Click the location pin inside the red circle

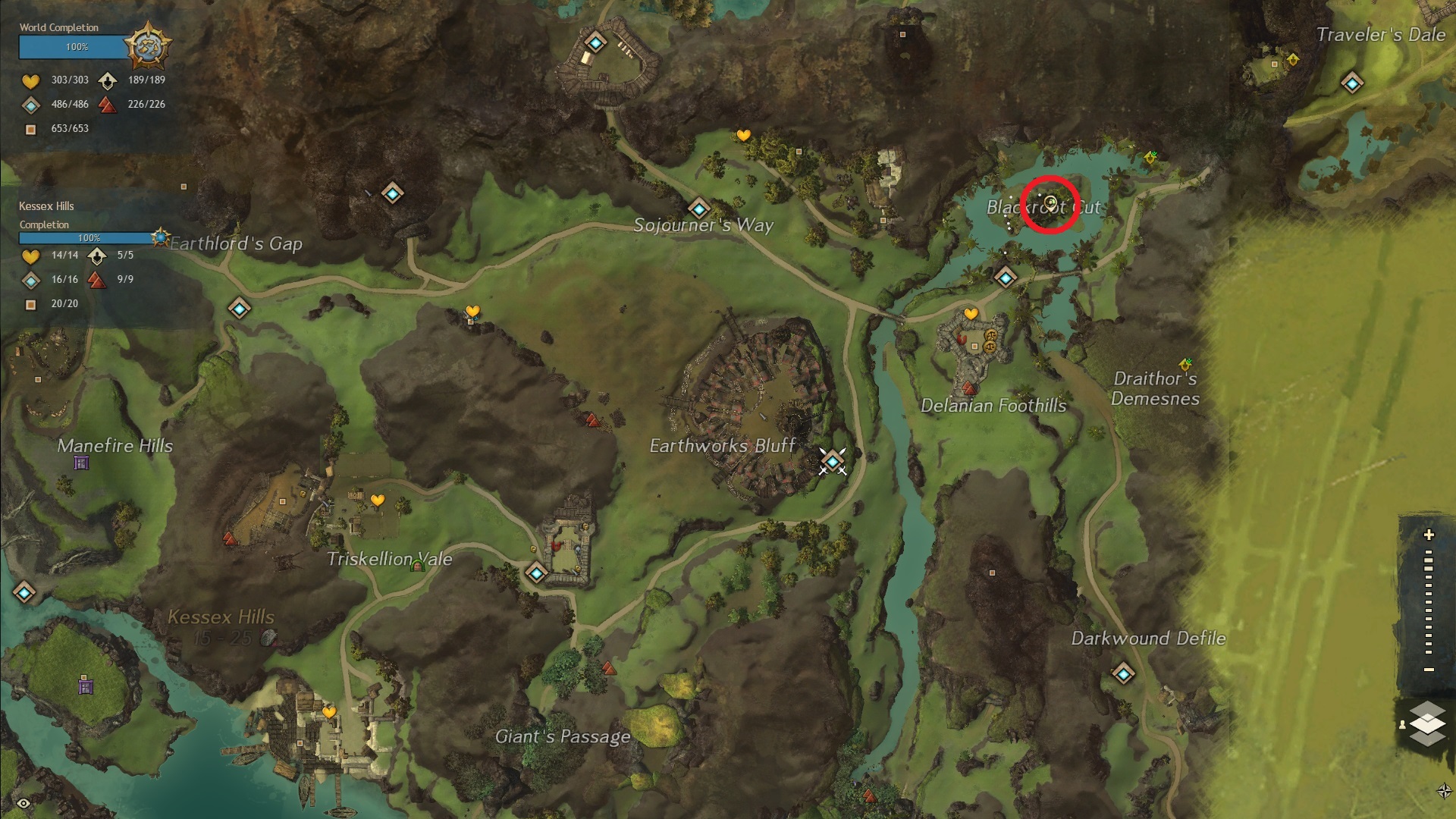click(1050, 202)
